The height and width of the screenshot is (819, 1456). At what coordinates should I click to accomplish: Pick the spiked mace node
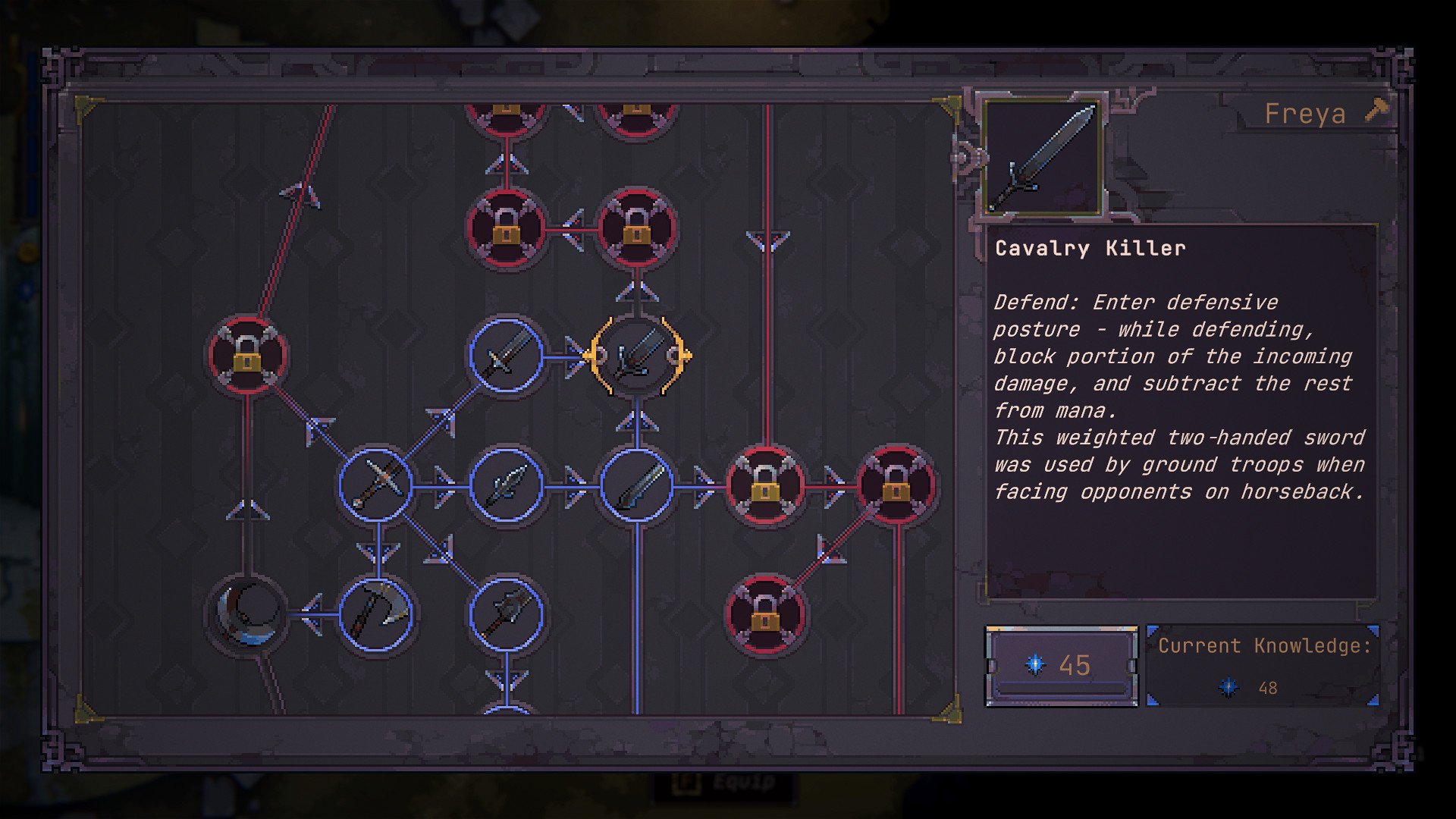pos(506,613)
